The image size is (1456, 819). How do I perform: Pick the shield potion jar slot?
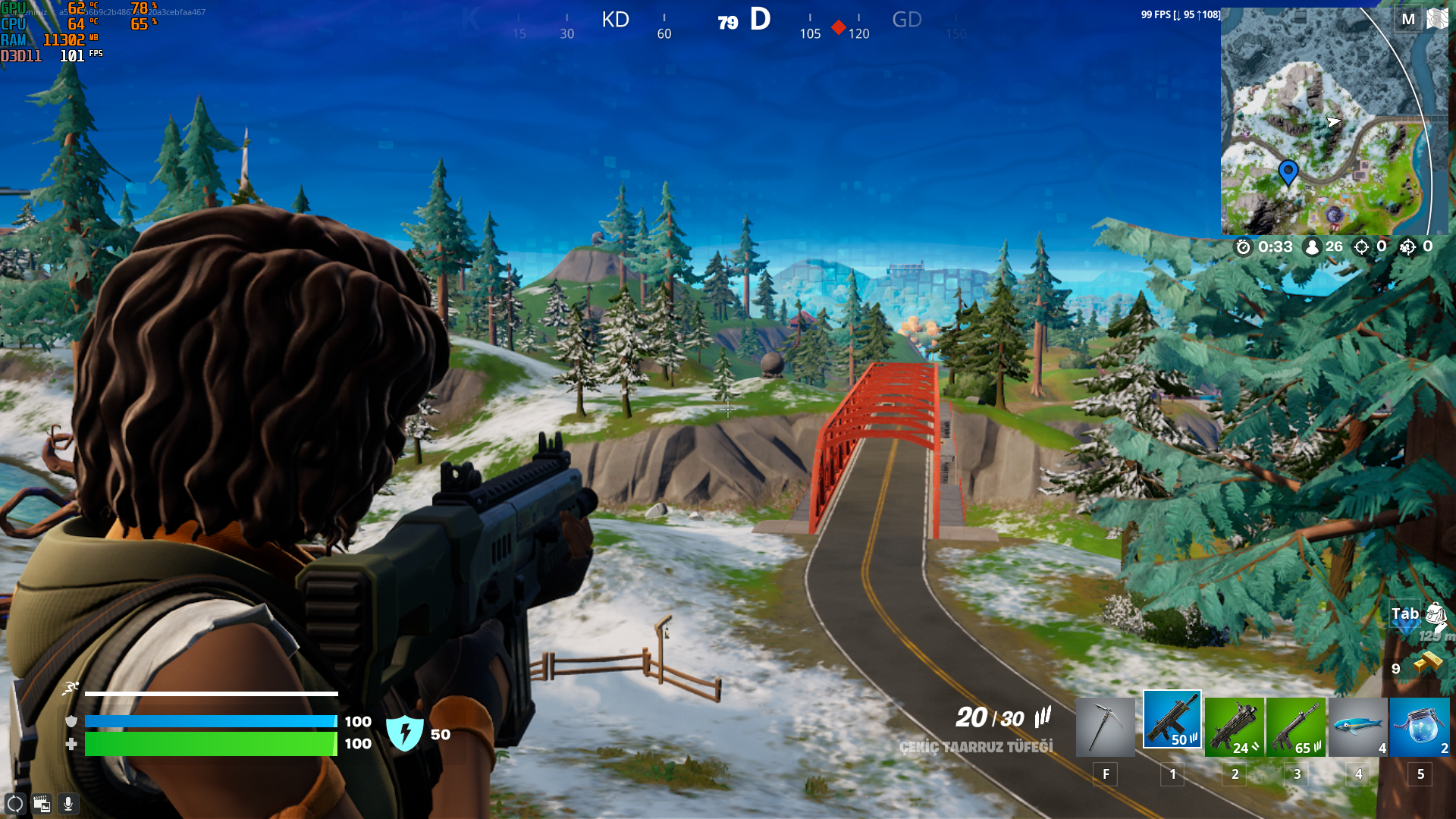pyautogui.click(x=1420, y=726)
